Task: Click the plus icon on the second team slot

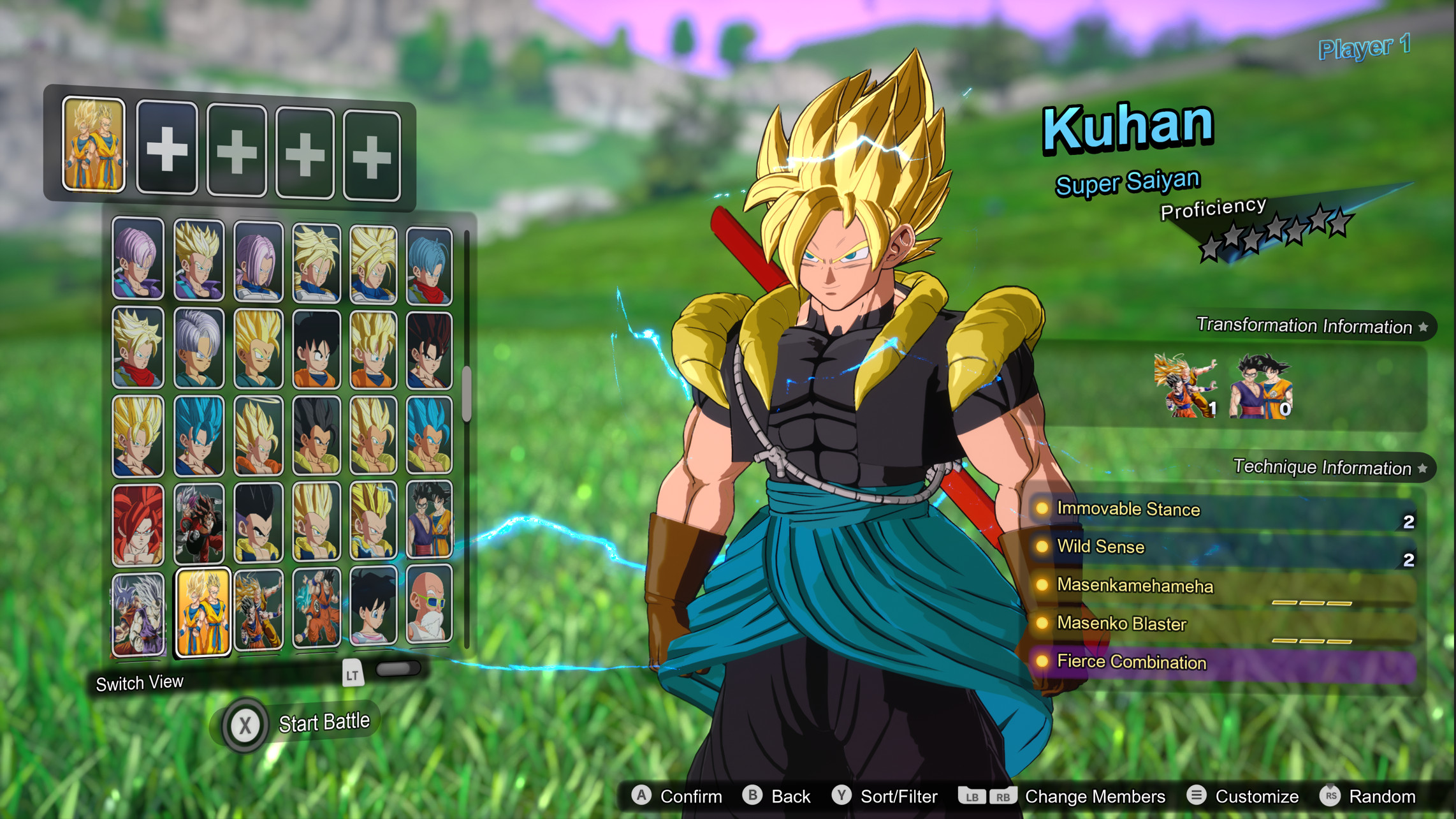Action: pos(168,148)
